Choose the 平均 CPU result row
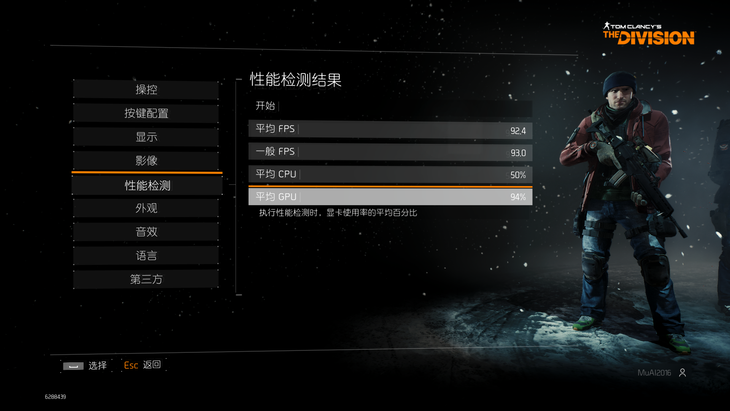The image size is (730, 411). point(390,175)
